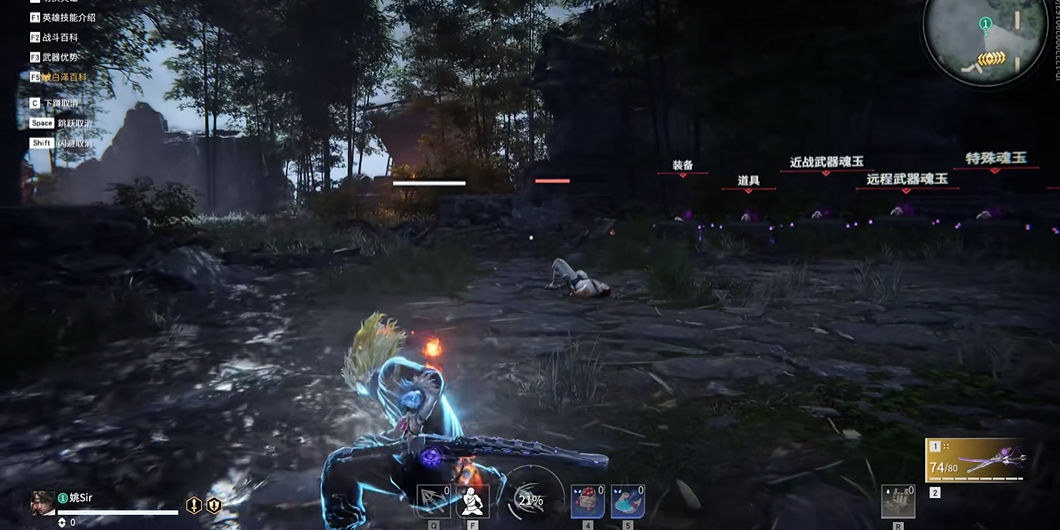Select the gold chevron marker on the minimap
The height and width of the screenshot is (530, 1060).
pyautogui.click(x=990, y=59)
